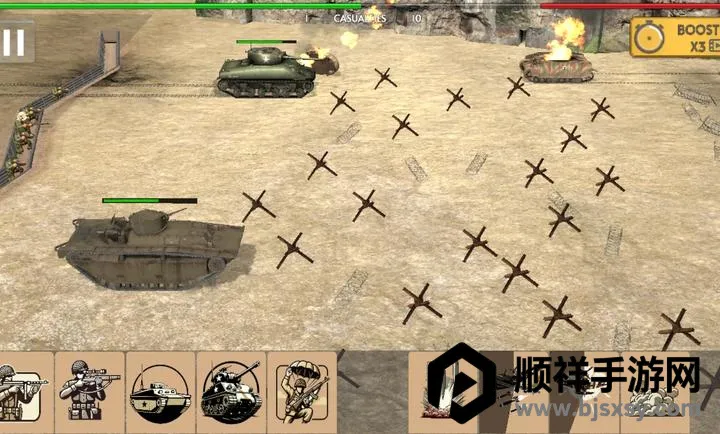
Task: Activate the Boost X3 speed-up
Action: [676, 38]
